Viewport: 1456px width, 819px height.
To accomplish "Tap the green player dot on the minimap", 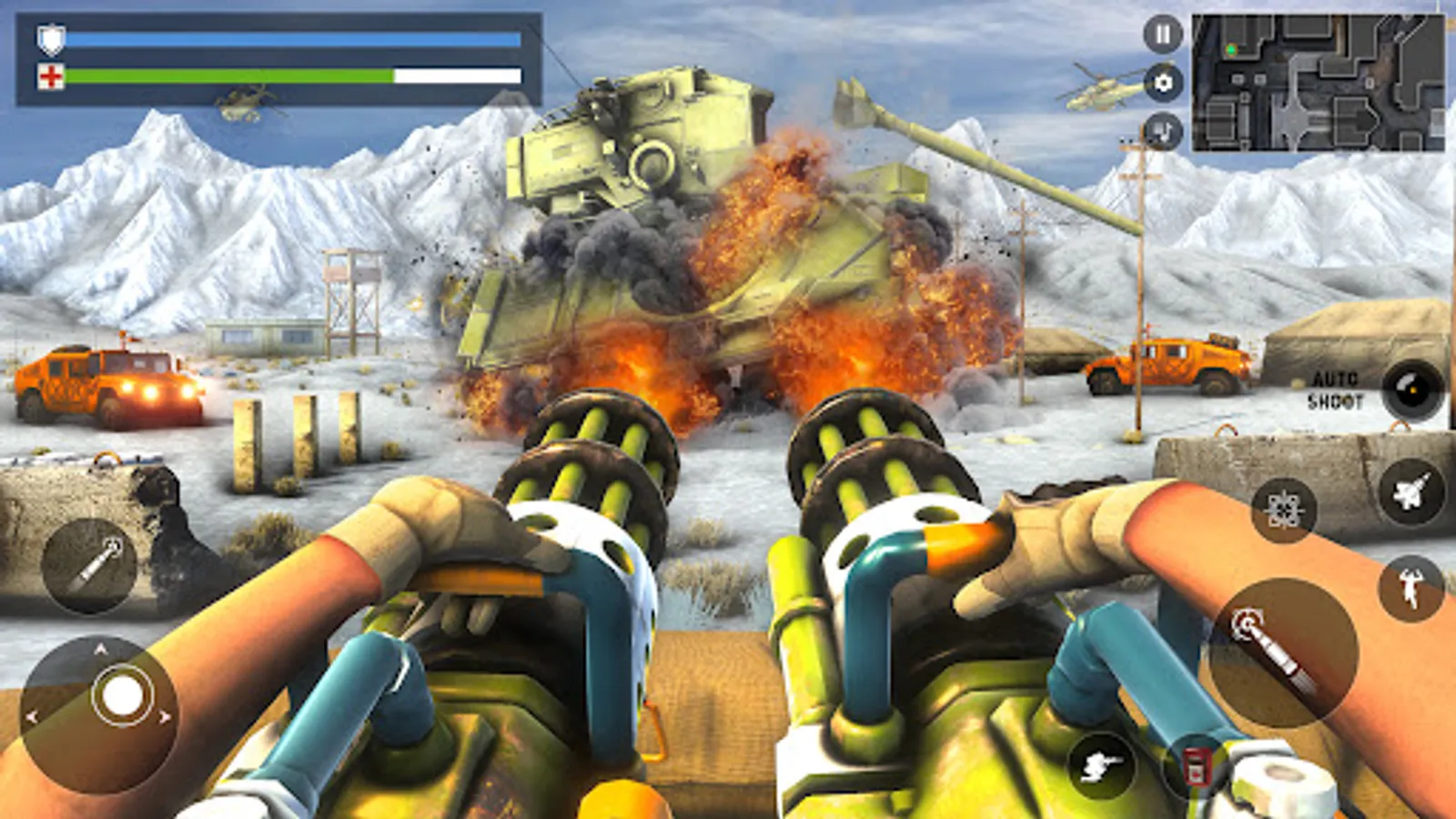I will pyautogui.click(x=1230, y=50).
